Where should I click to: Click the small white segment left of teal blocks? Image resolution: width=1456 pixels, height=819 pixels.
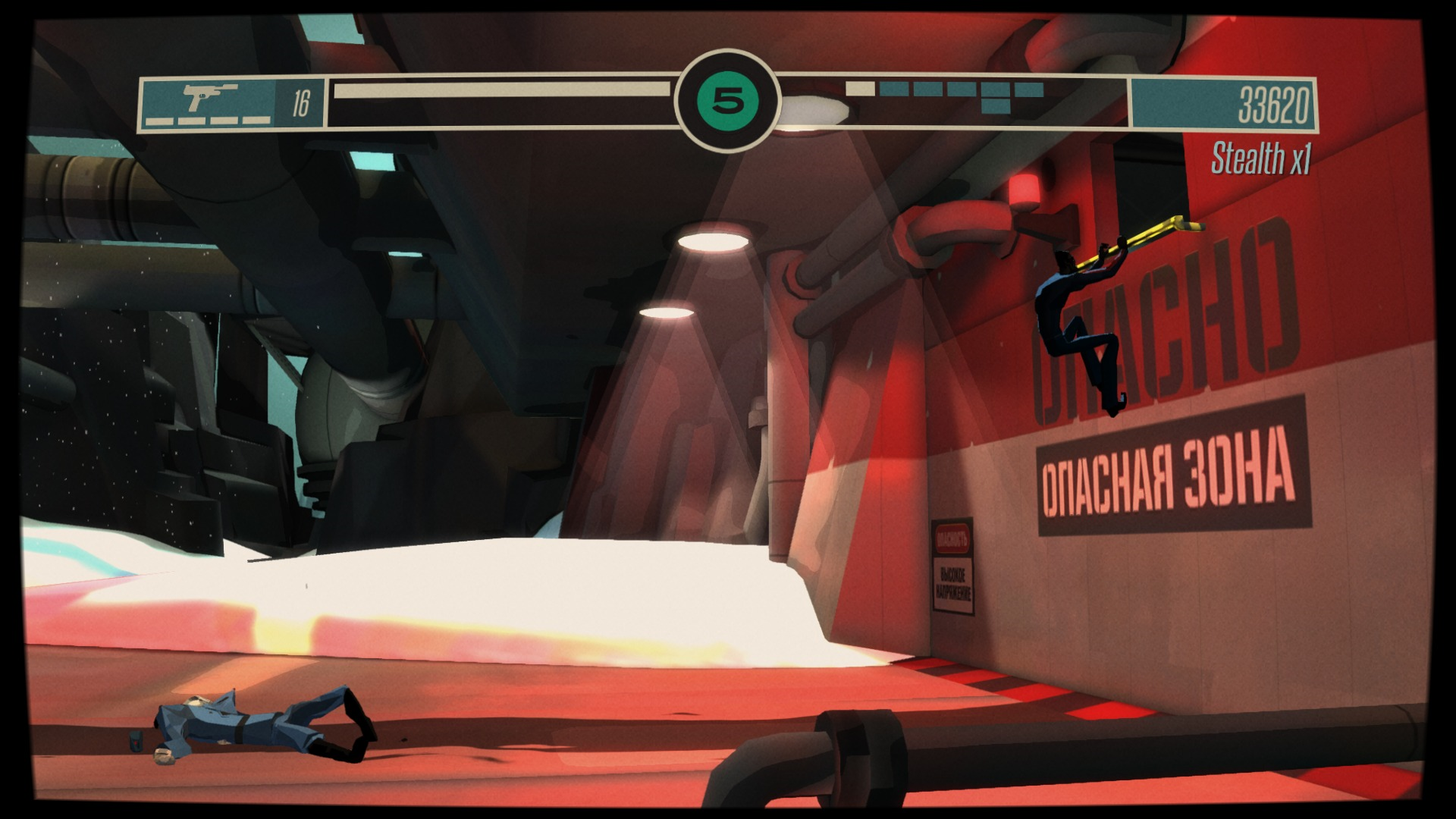point(861,89)
